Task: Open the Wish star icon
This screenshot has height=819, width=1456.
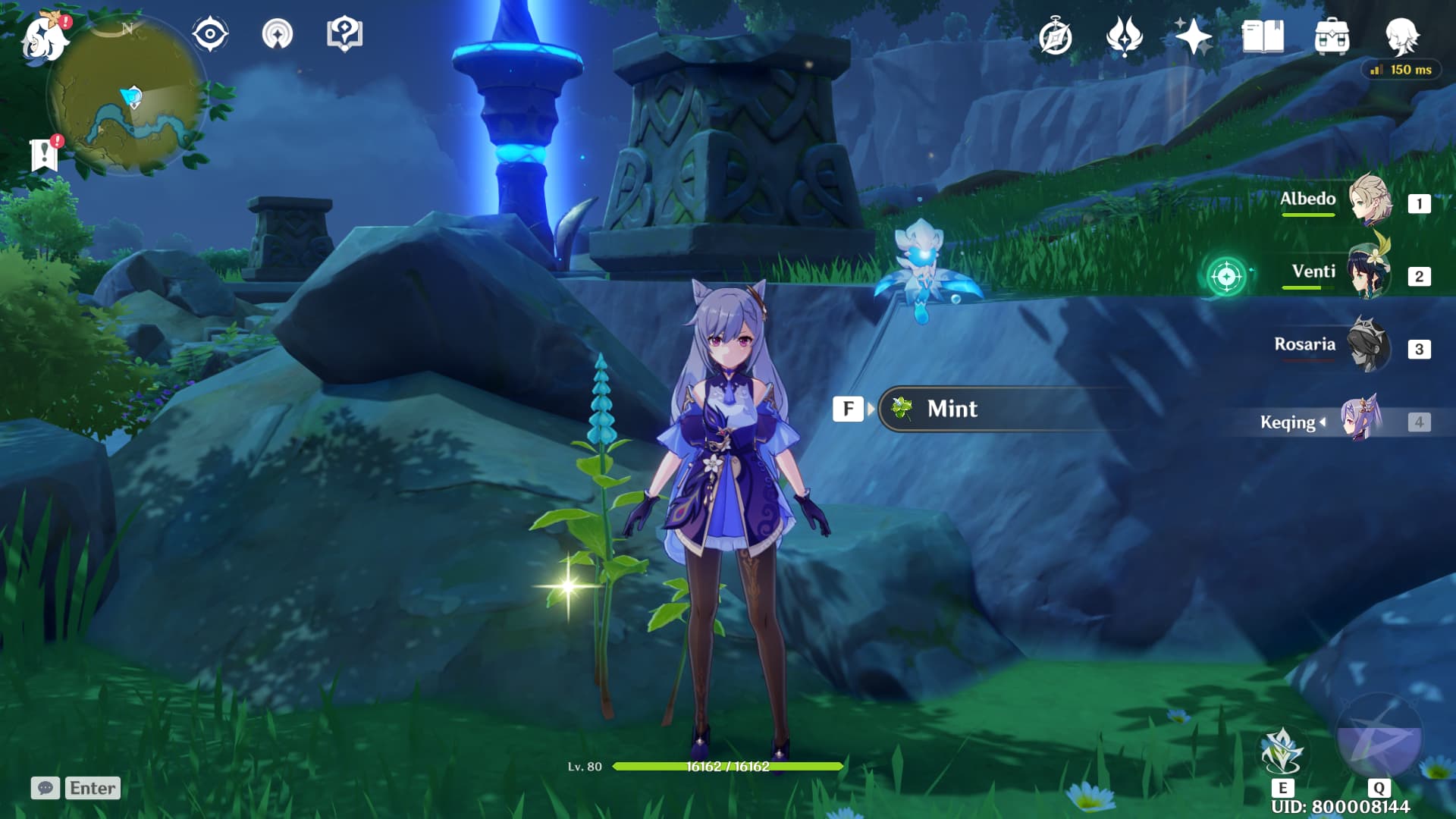Action: [1193, 36]
